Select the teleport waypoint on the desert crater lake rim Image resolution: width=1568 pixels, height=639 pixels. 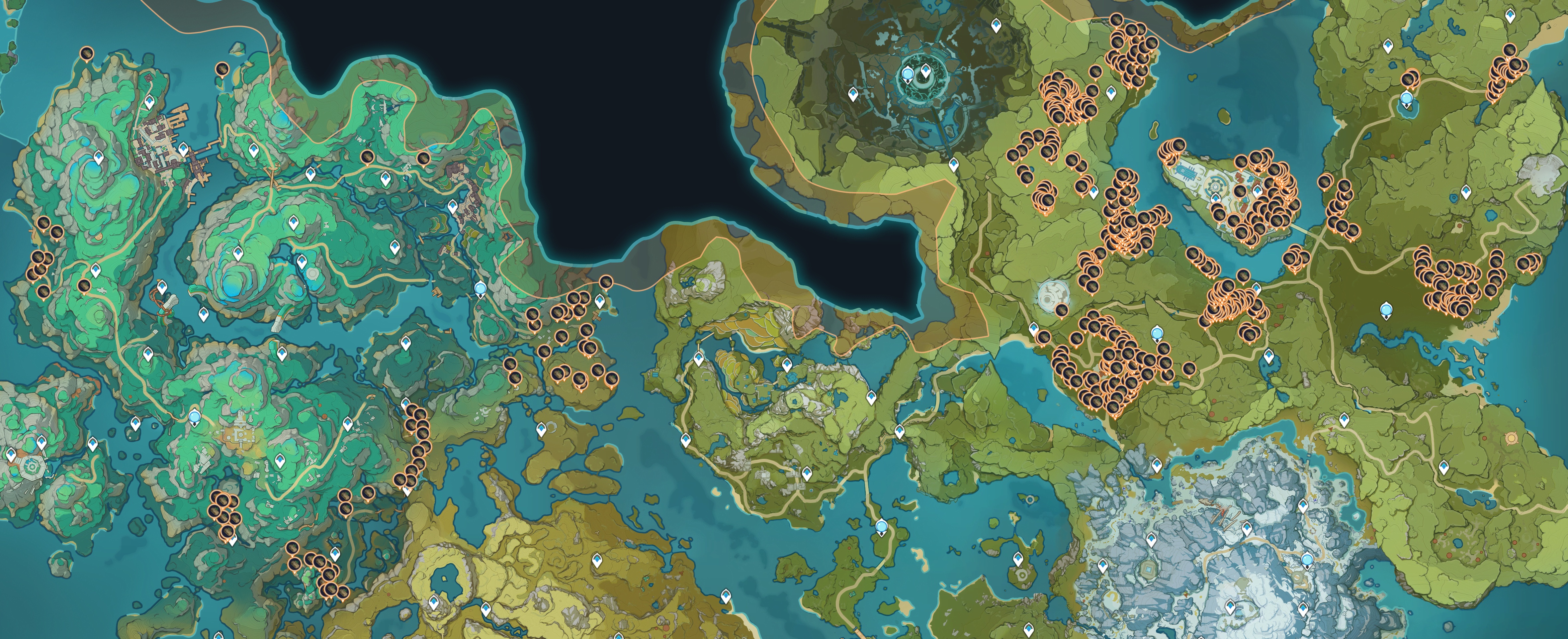pos(433,602)
